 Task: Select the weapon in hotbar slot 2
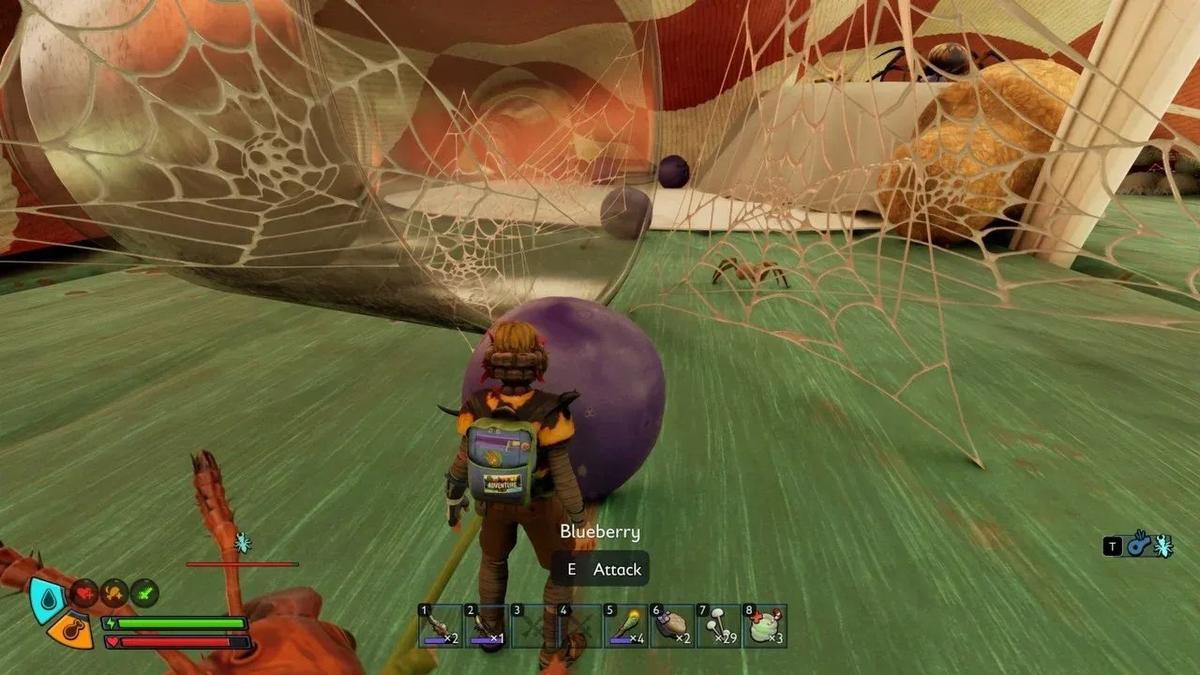[x=487, y=626]
